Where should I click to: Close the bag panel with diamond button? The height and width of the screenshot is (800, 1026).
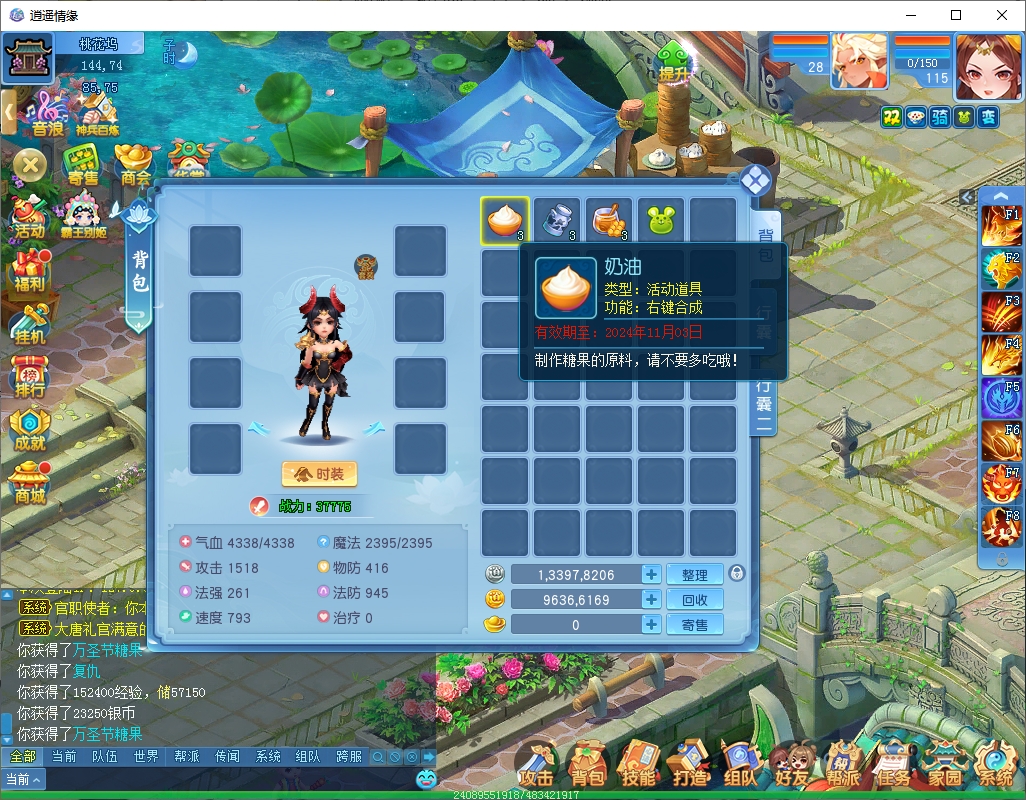pos(754,181)
